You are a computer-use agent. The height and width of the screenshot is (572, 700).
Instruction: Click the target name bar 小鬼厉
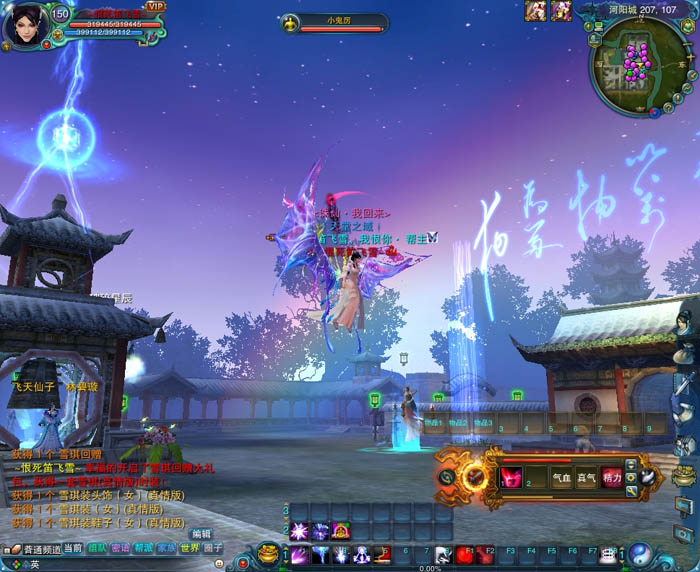(333, 21)
